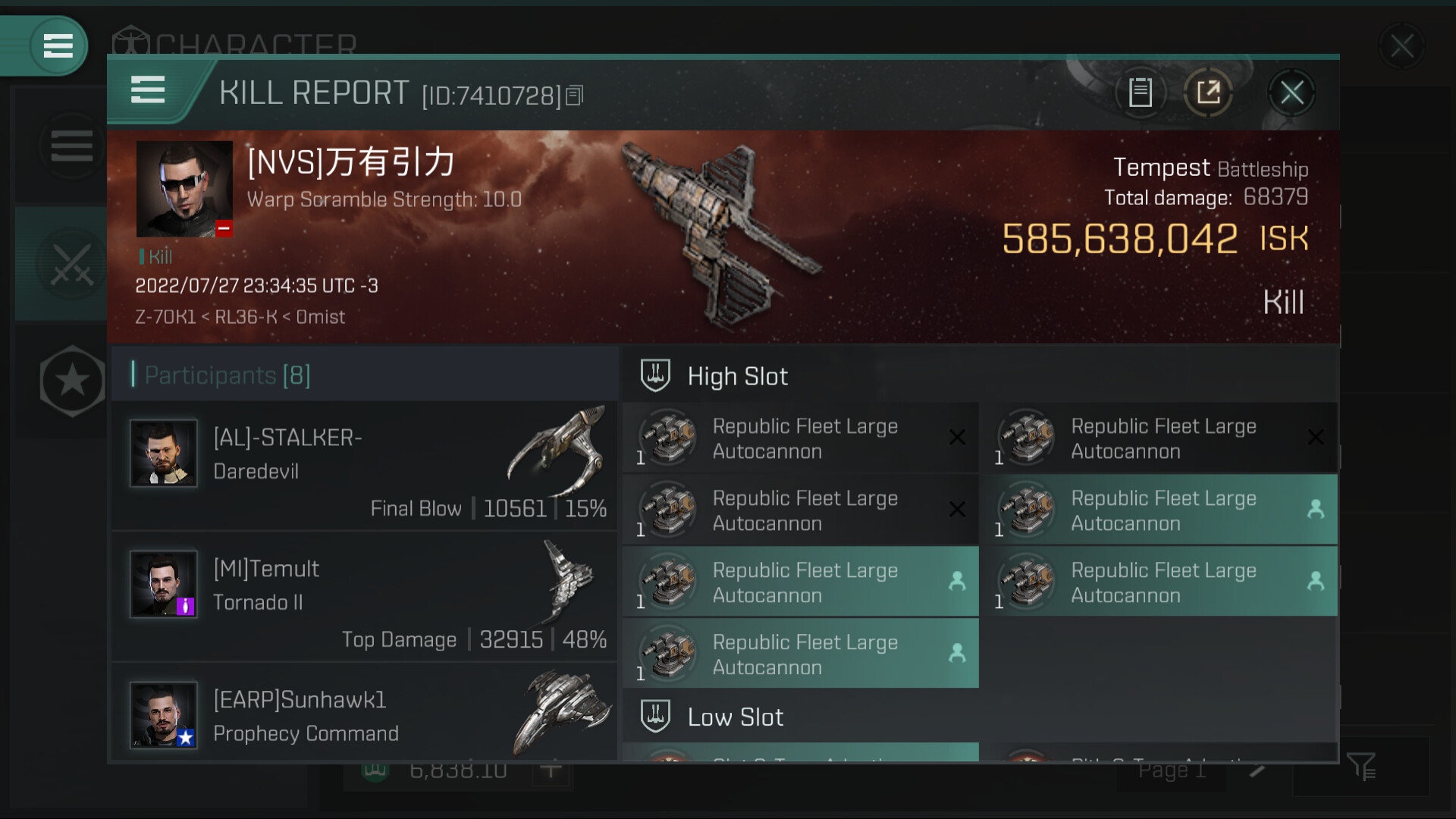The width and height of the screenshot is (1456, 819).
Task: Open the main menu button
Action: (58, 46)
